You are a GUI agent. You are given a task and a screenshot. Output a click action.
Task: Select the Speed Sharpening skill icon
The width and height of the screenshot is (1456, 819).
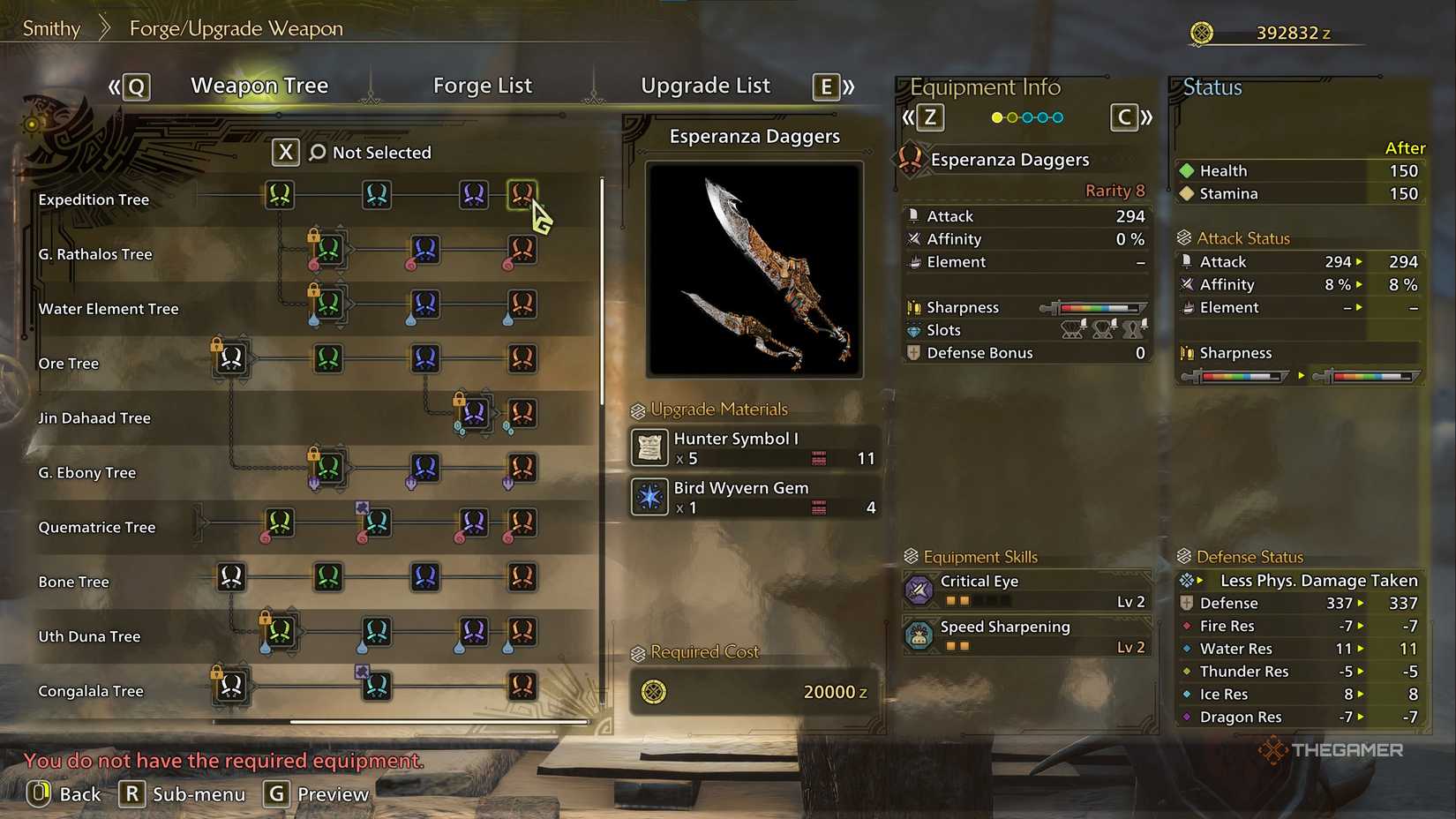coord(918,635)
